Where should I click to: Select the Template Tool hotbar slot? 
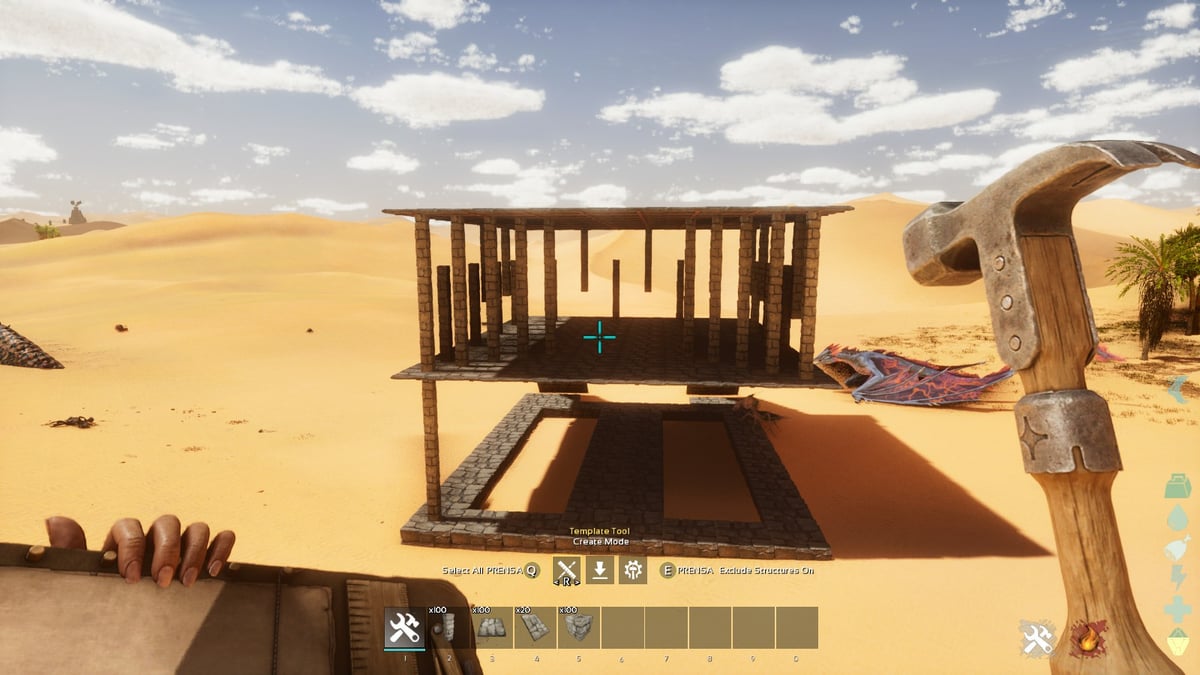pyautogui.click(x=405, y=628)
